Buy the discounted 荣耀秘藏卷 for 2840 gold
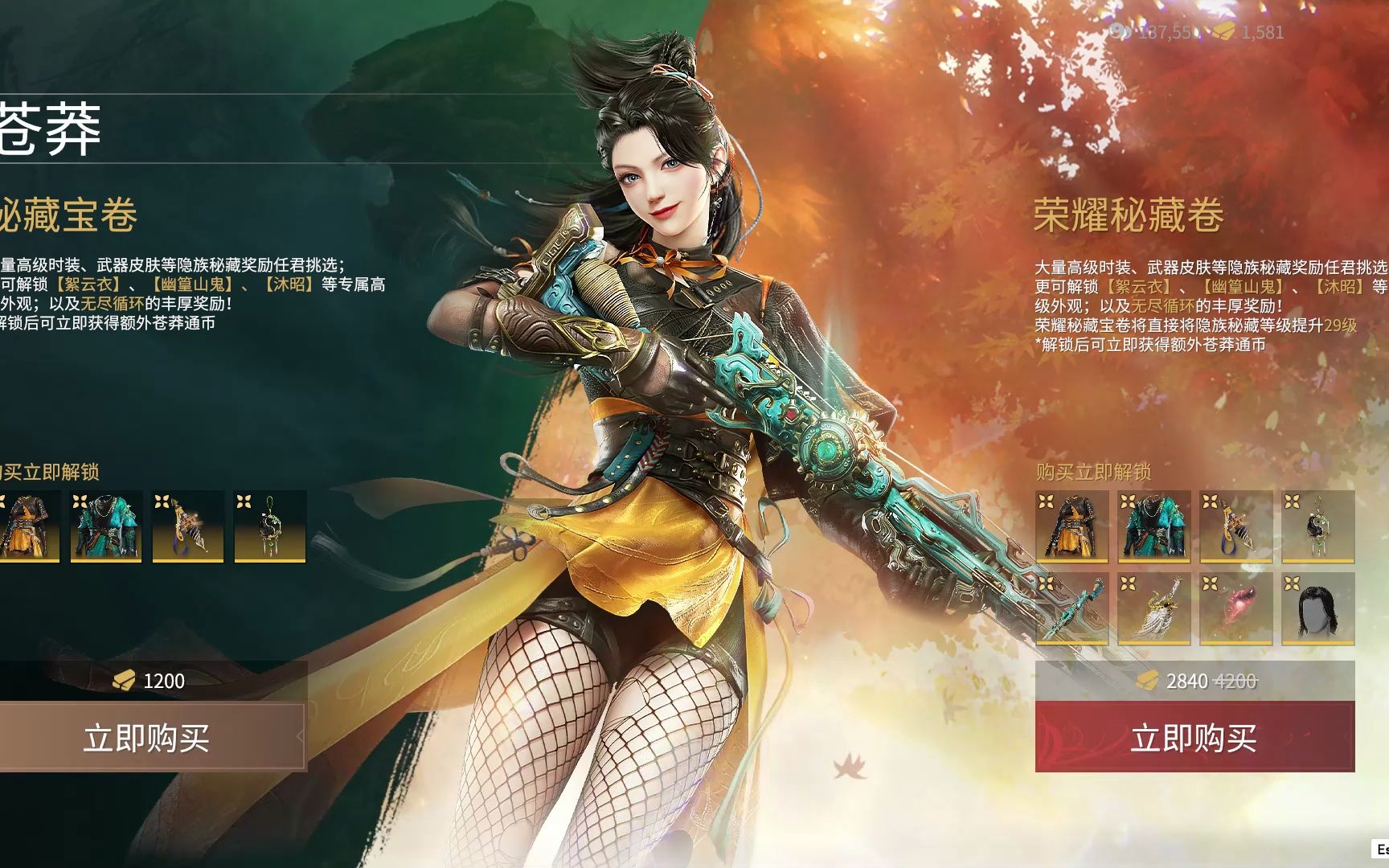 (x=1194, y=737)
